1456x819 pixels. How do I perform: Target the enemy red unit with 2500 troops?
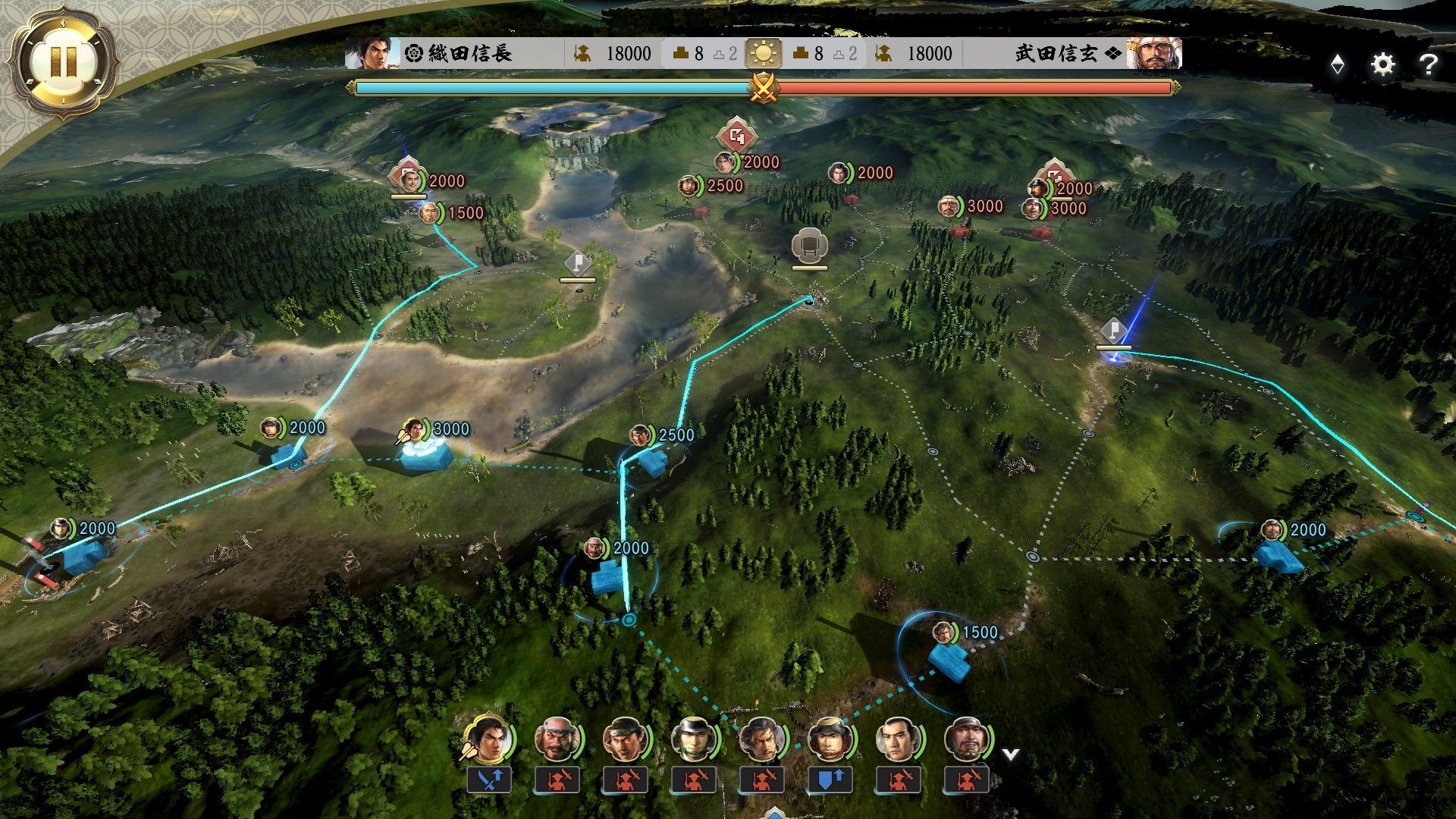pyautogui.click(x=688, y=186)
